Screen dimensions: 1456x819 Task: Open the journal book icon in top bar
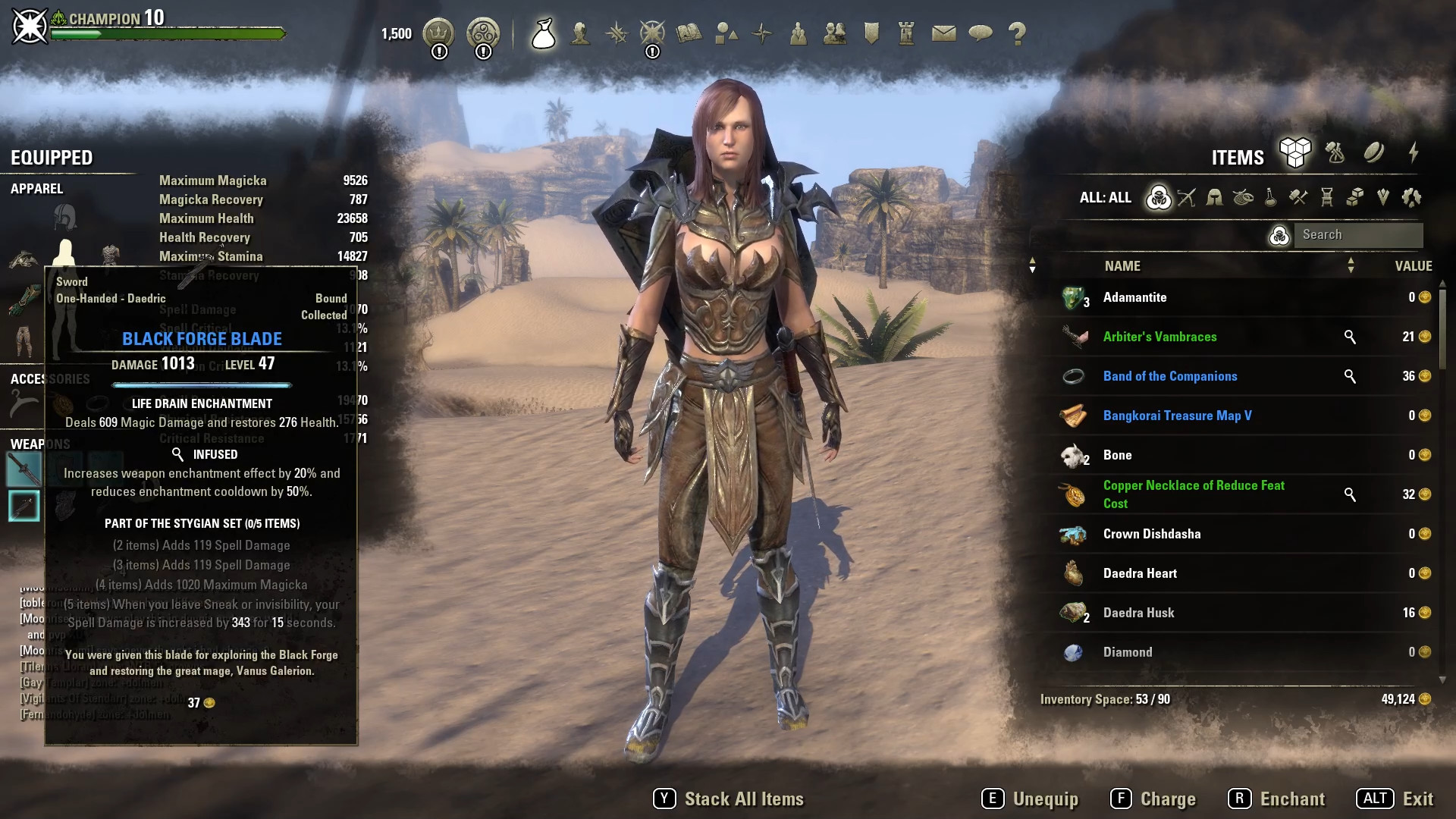pos(689,33)
